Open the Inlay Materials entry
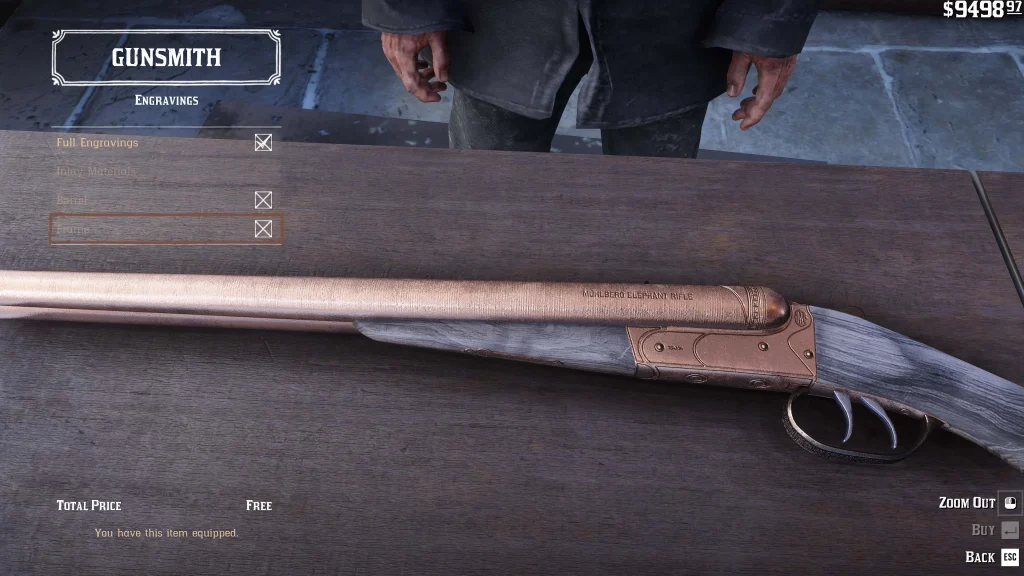Screen dimensions: 1024x576 96,172
